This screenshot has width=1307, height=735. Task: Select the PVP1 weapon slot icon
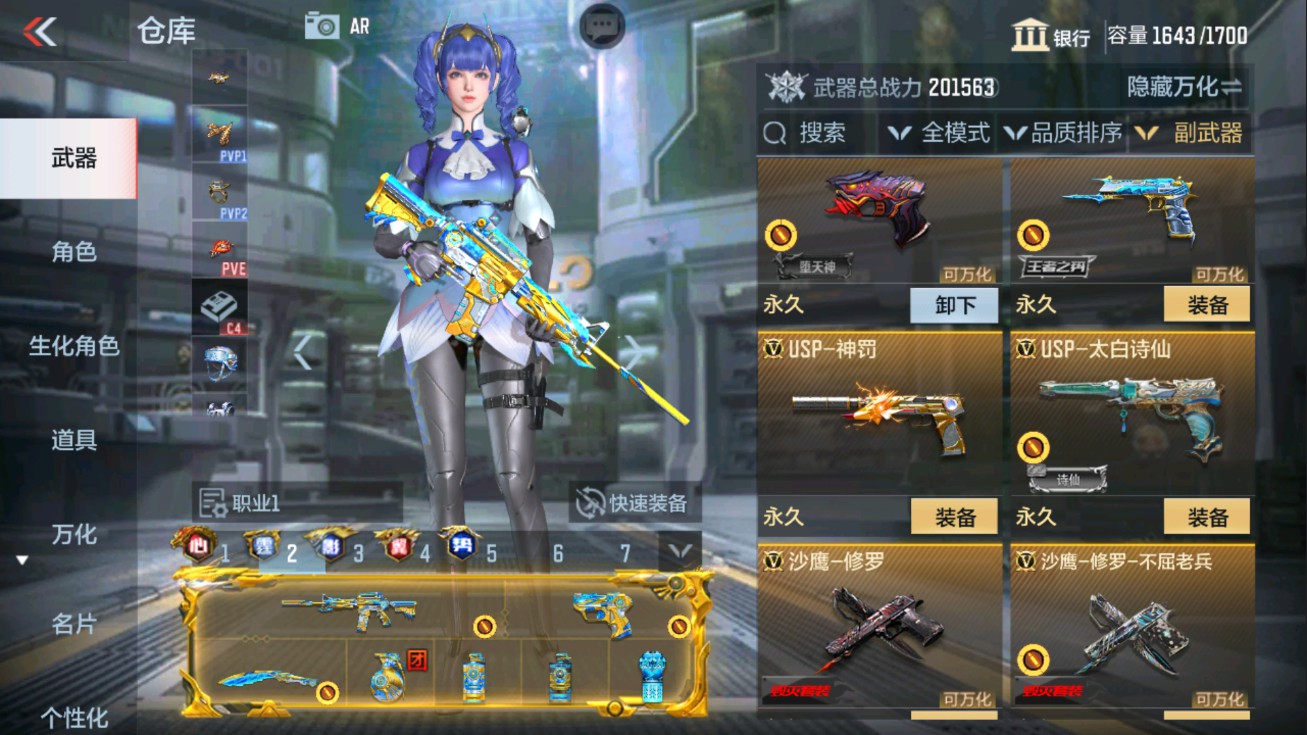point(220,135)
